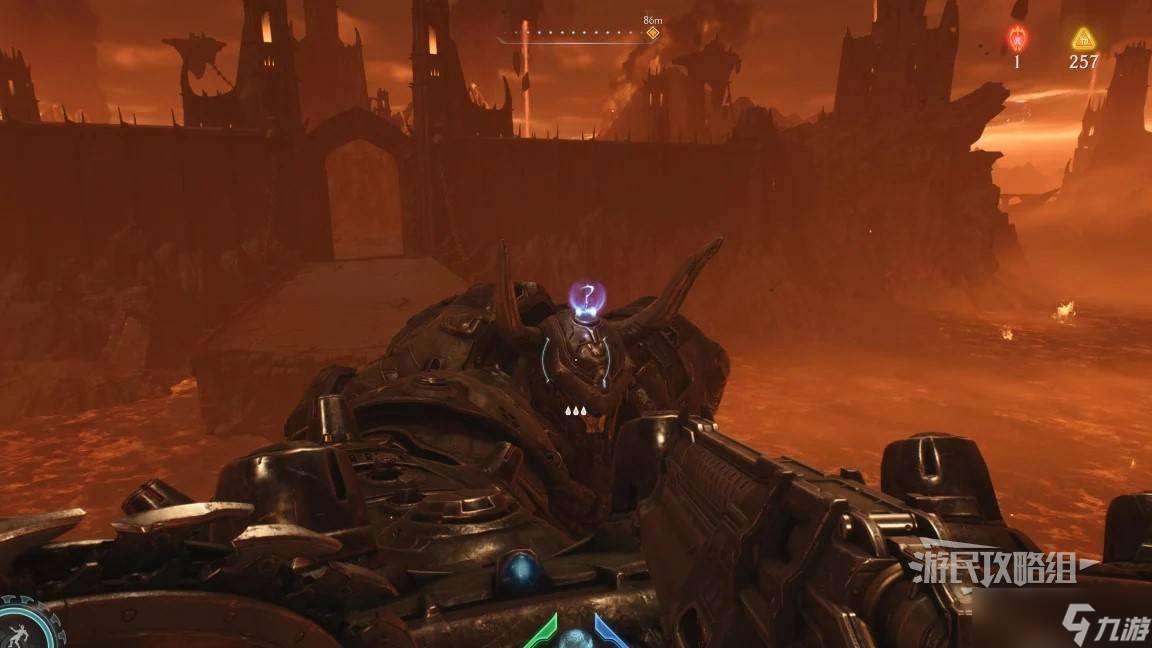Select the red flame skull icon

pos(1017,38)
